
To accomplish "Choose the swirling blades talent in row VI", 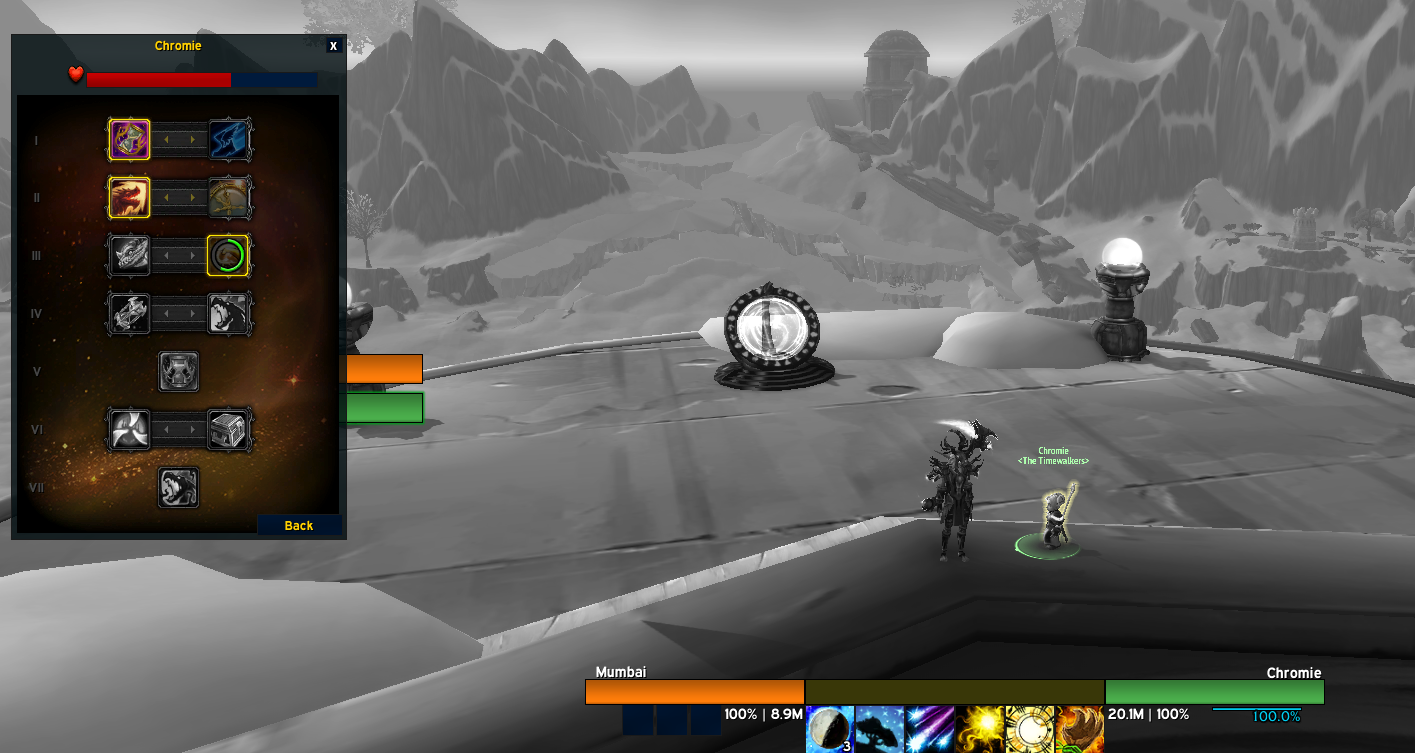I will (x=130, y=429).
